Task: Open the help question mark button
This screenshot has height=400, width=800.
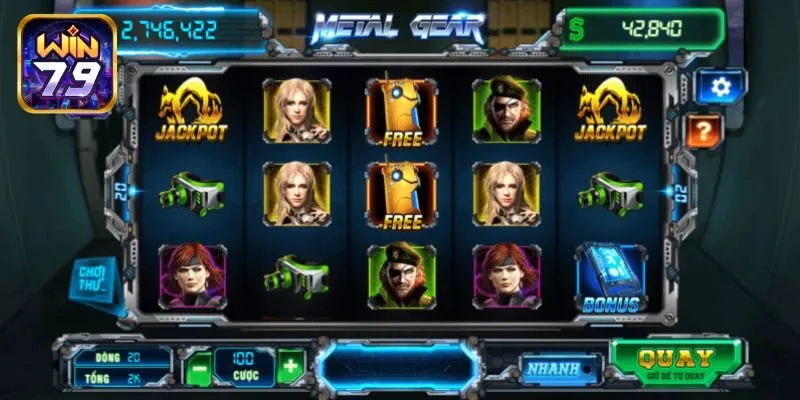Action: click(703, 130)
